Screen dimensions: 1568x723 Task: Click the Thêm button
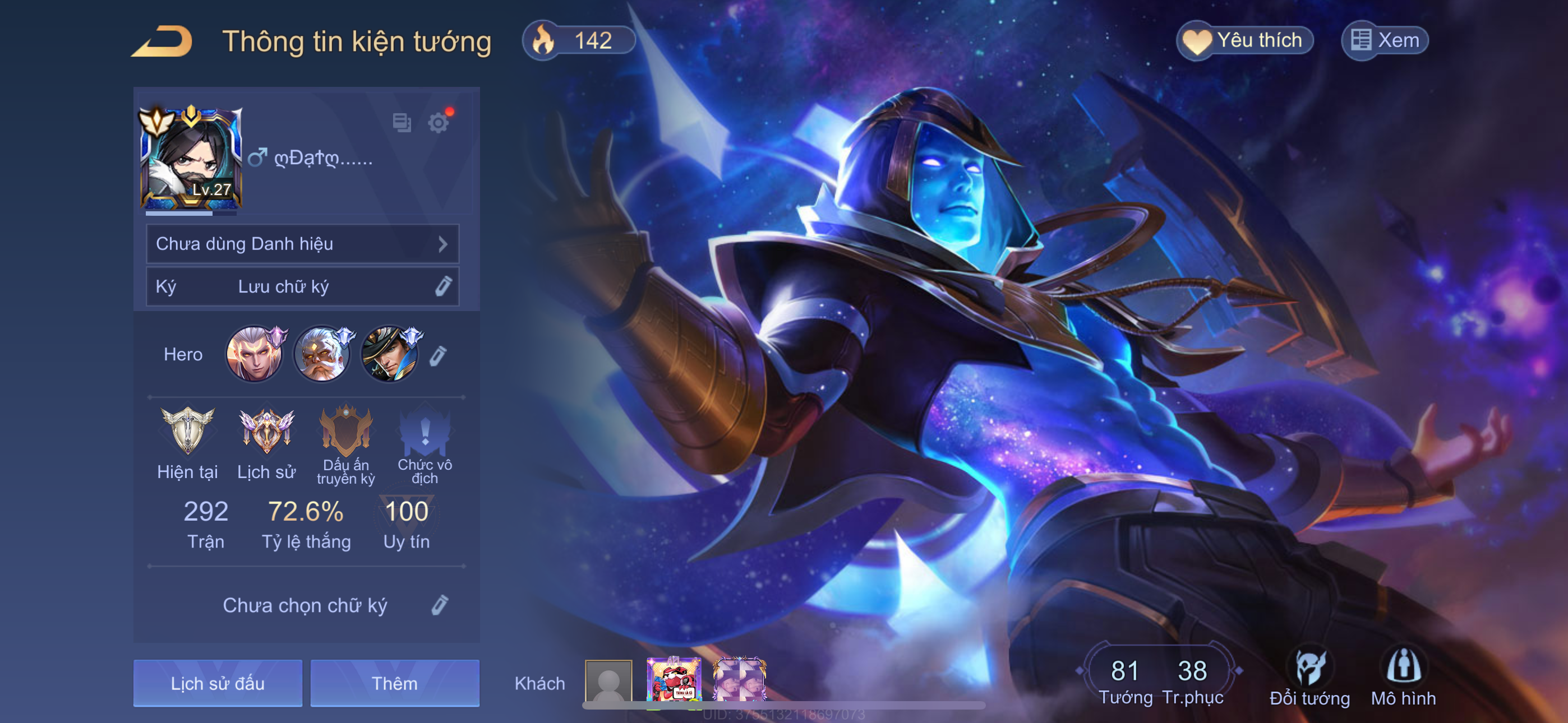(395, 683)
